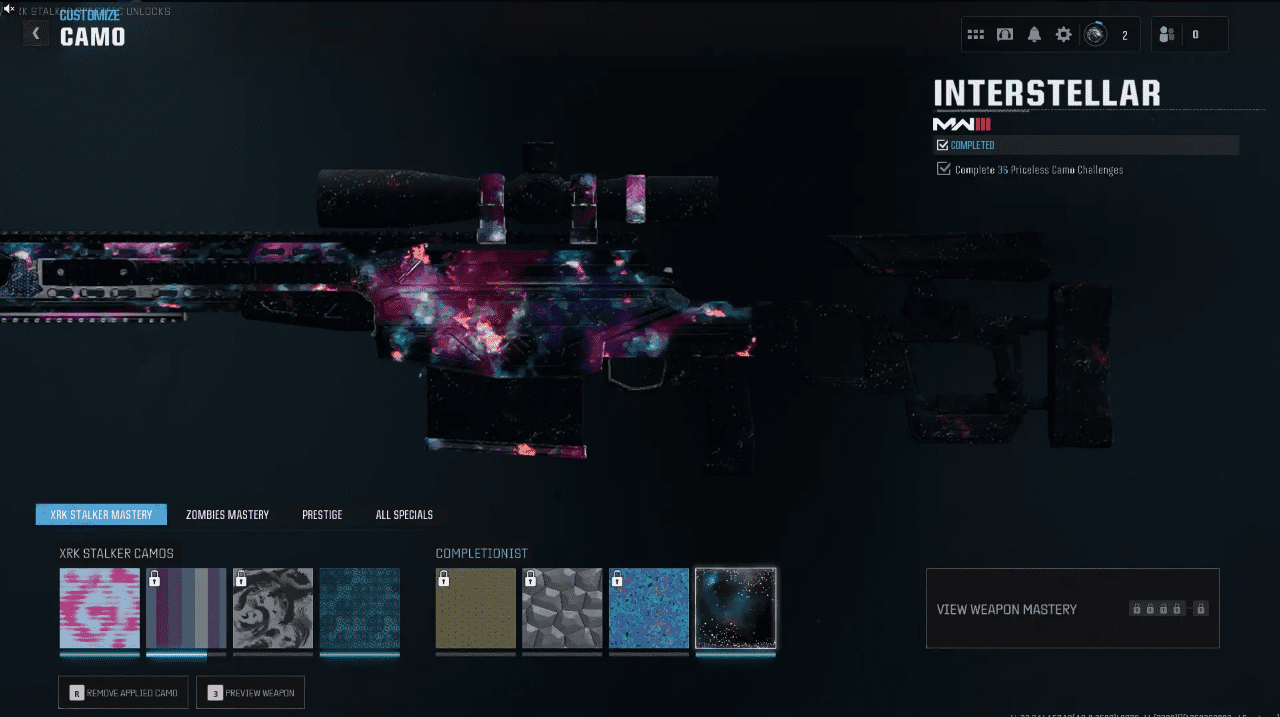Show the All Specials tab
This screenshot has width=1280, height=717.
(x=404, y=515)
